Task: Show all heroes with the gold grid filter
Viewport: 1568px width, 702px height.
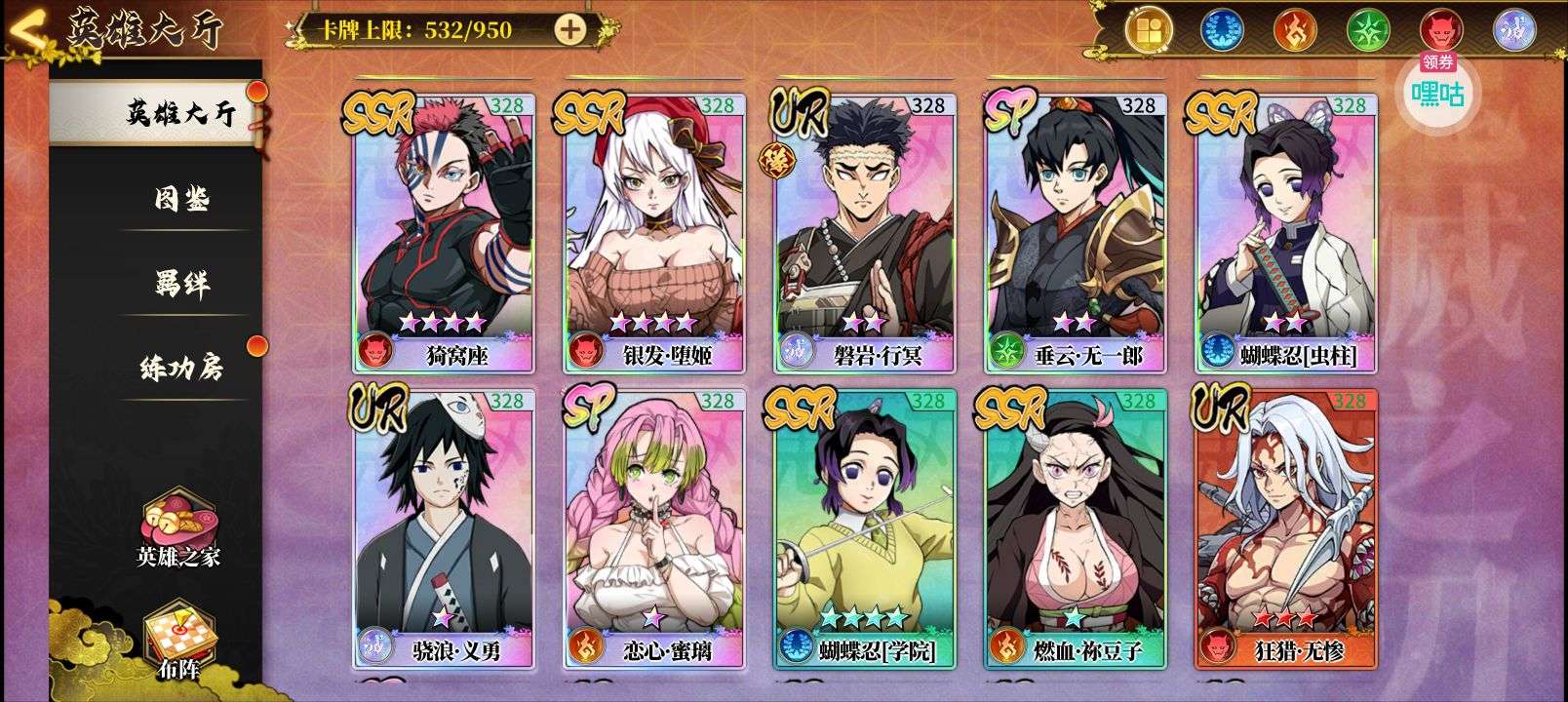Action: tap(1149, 30)
